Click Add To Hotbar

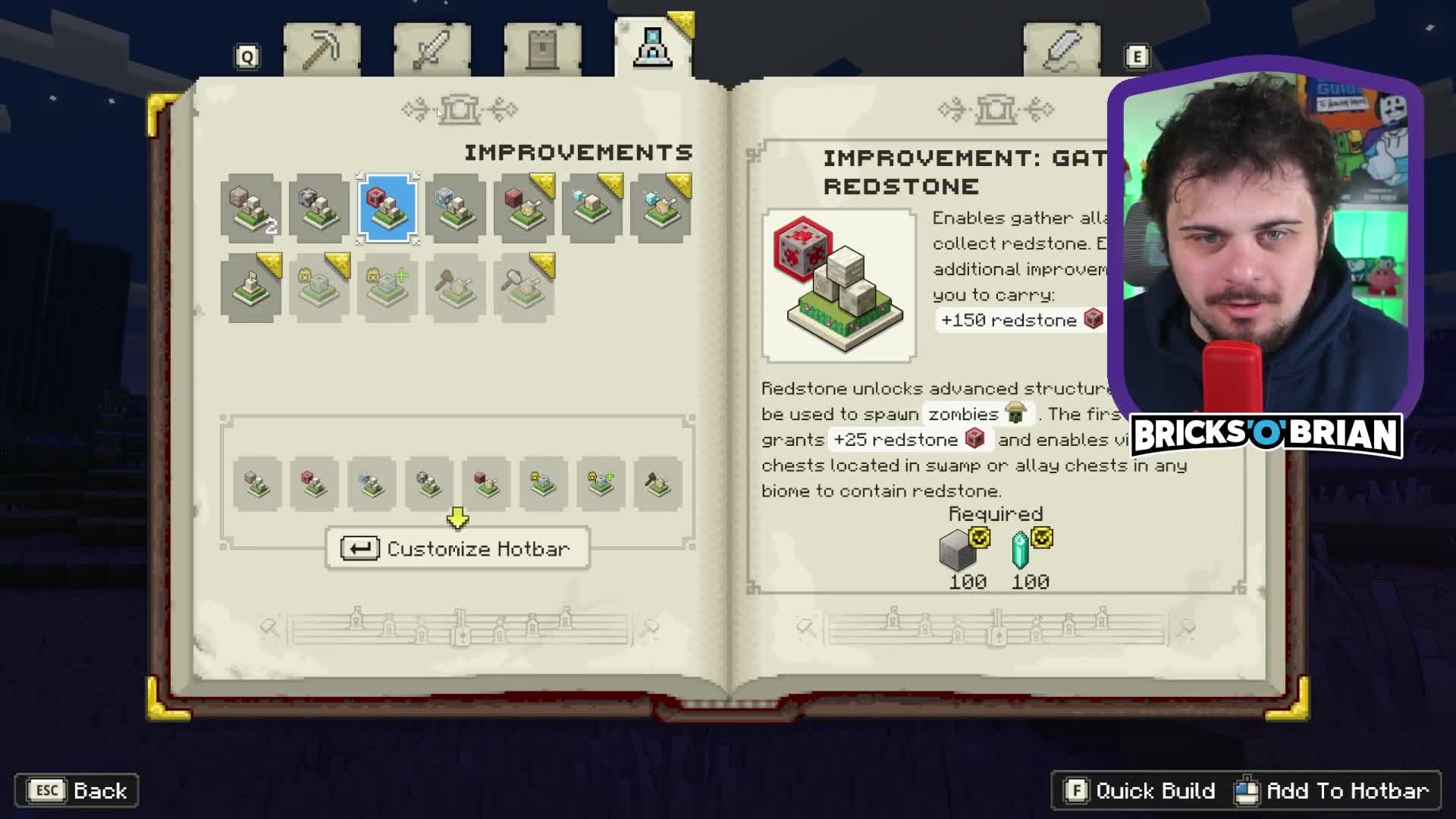coord(1333,791)
